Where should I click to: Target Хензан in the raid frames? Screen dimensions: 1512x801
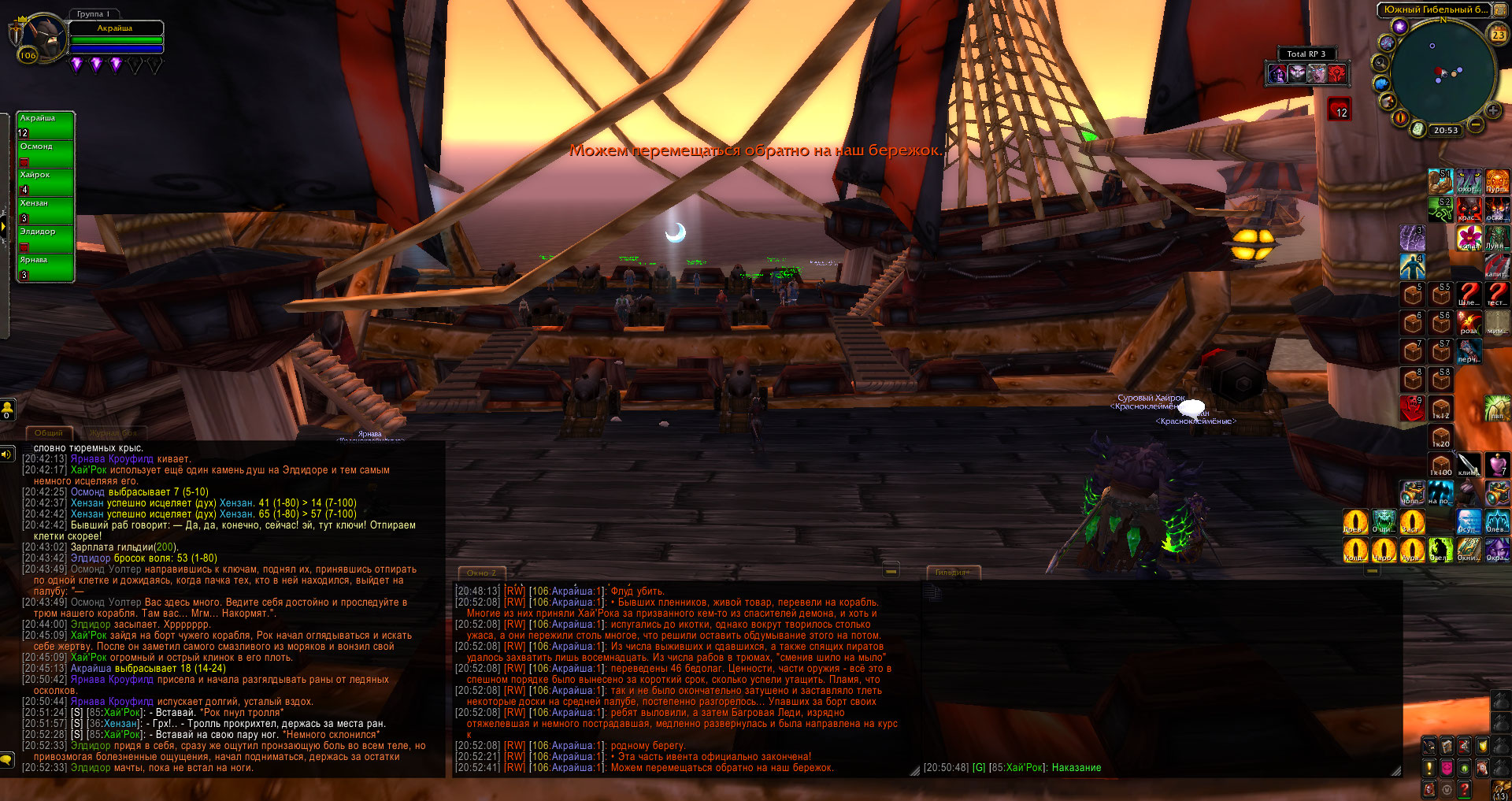[46, 210]
